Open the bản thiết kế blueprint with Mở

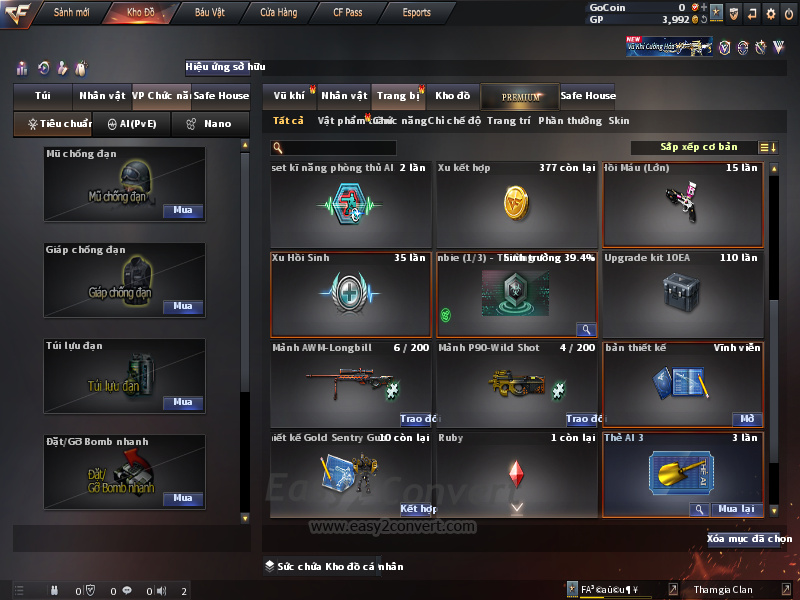[x=748, y=419]
